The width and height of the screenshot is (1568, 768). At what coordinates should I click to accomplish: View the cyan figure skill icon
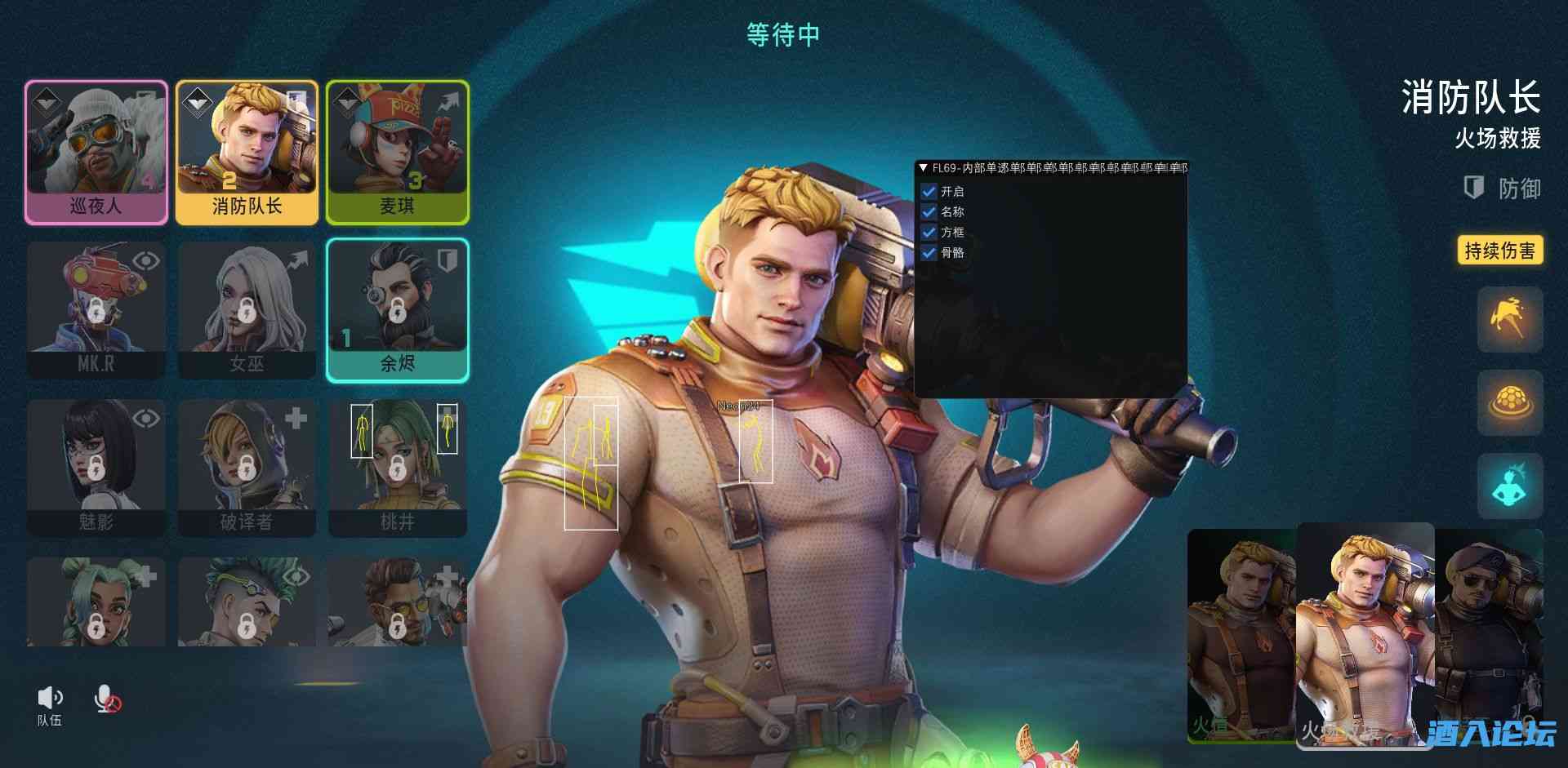click(1509, 486)
